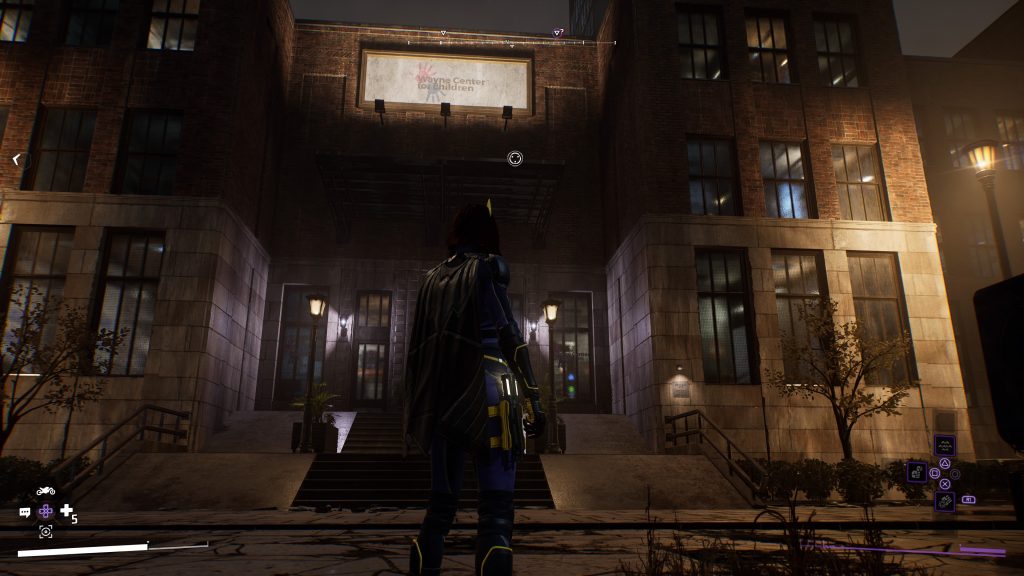
Task: Open the speech bubble emote icon
Action: tap(25, 512)
